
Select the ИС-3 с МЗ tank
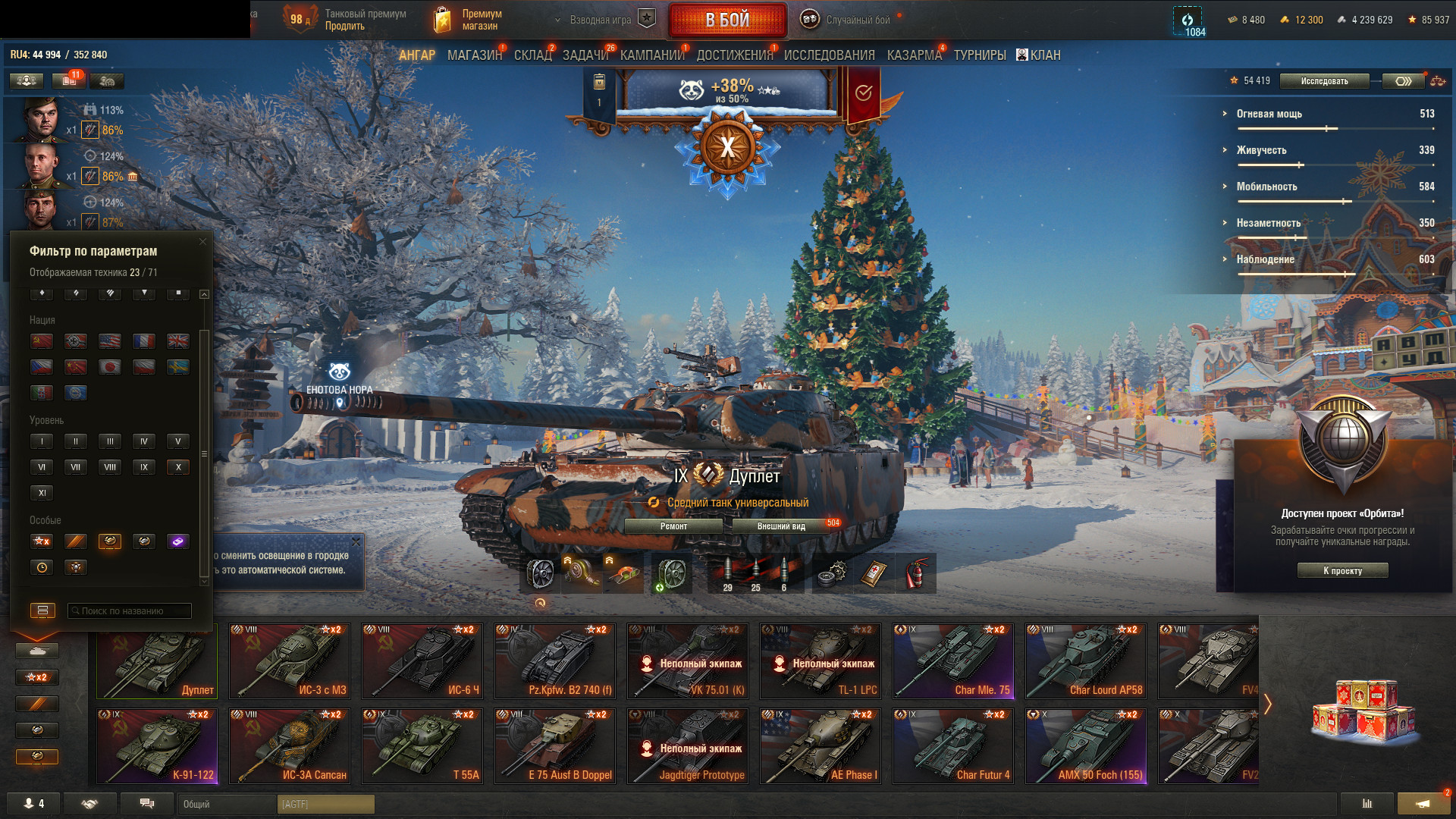click(x=290, y=661)
